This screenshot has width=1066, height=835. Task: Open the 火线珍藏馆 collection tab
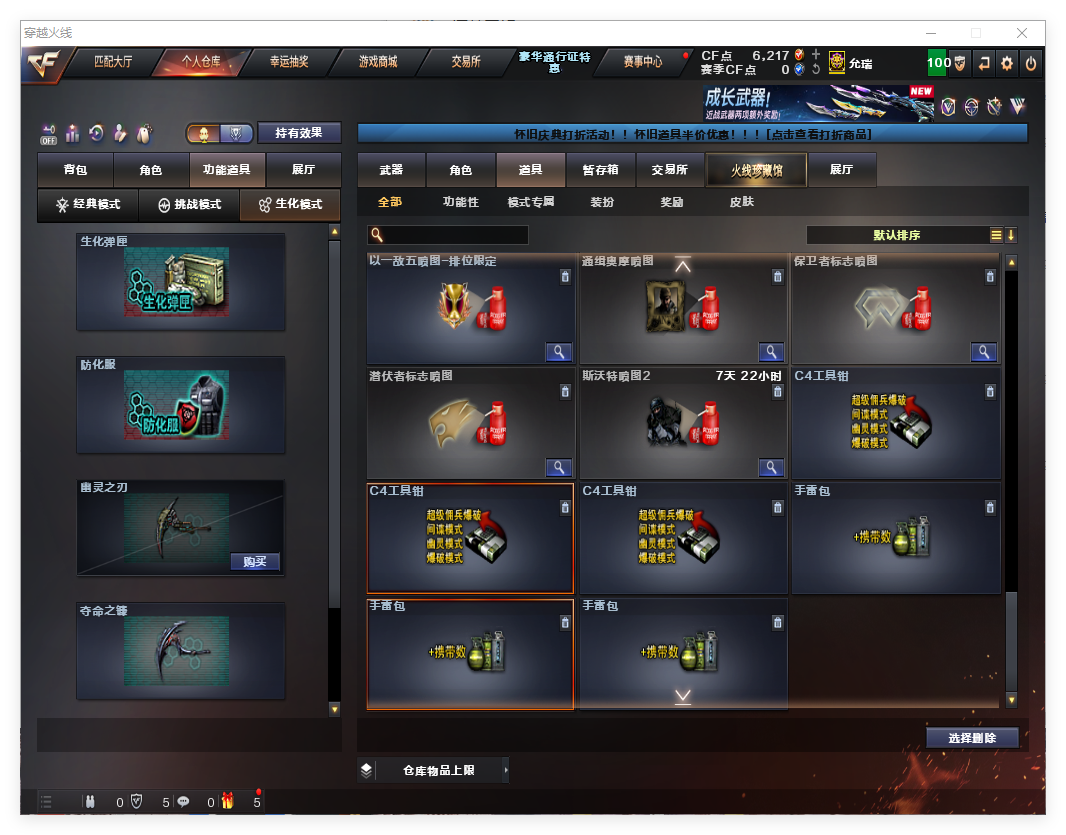pos(756,170)
